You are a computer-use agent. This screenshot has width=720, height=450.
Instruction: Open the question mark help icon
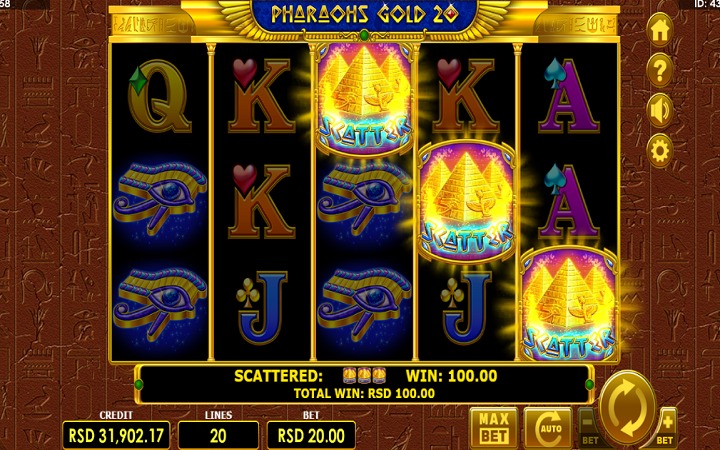[x=659, y=70]
